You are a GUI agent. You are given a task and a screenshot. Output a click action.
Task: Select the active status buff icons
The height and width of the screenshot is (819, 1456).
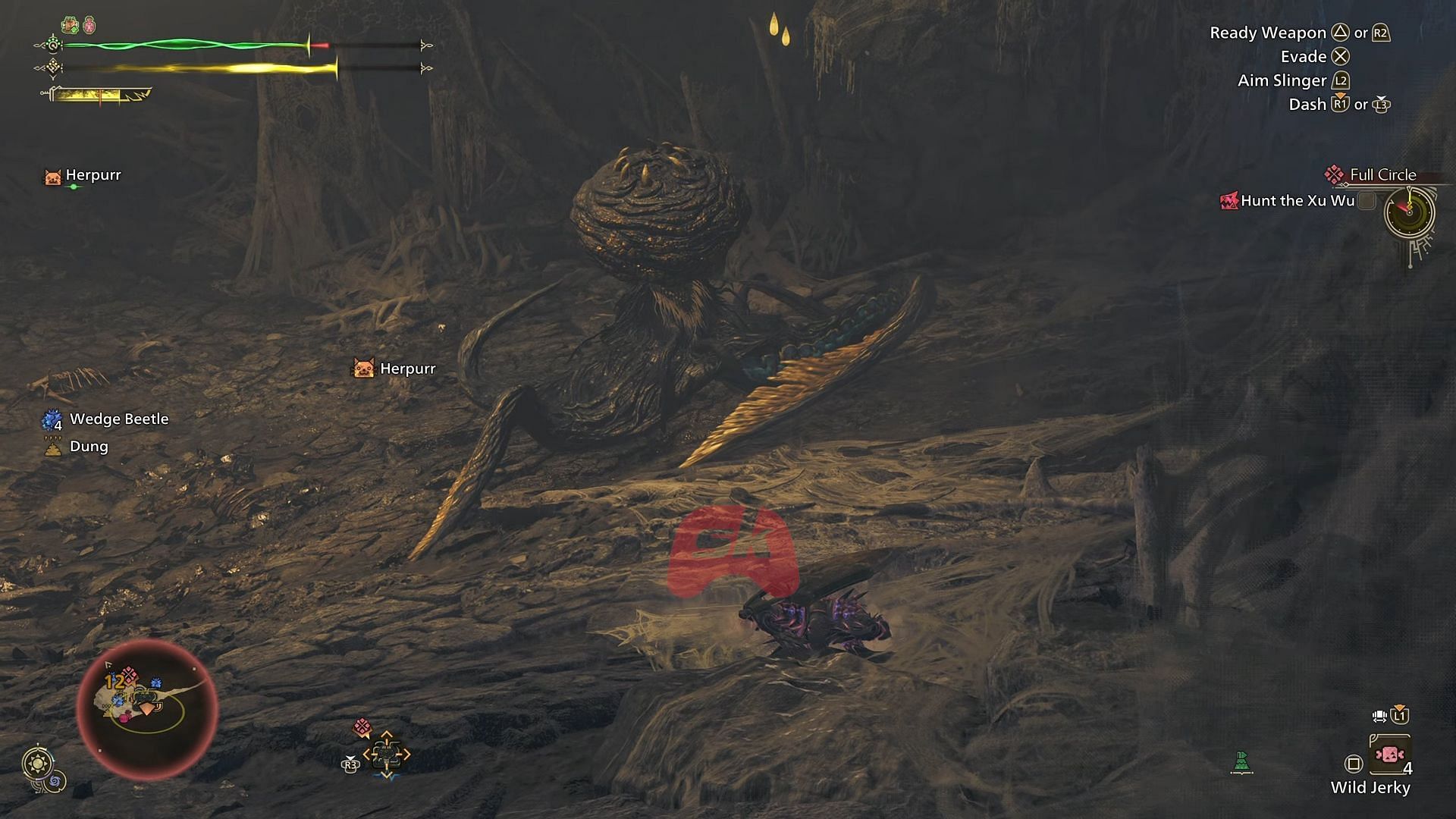pyautogui.click(x=79, y=25)
